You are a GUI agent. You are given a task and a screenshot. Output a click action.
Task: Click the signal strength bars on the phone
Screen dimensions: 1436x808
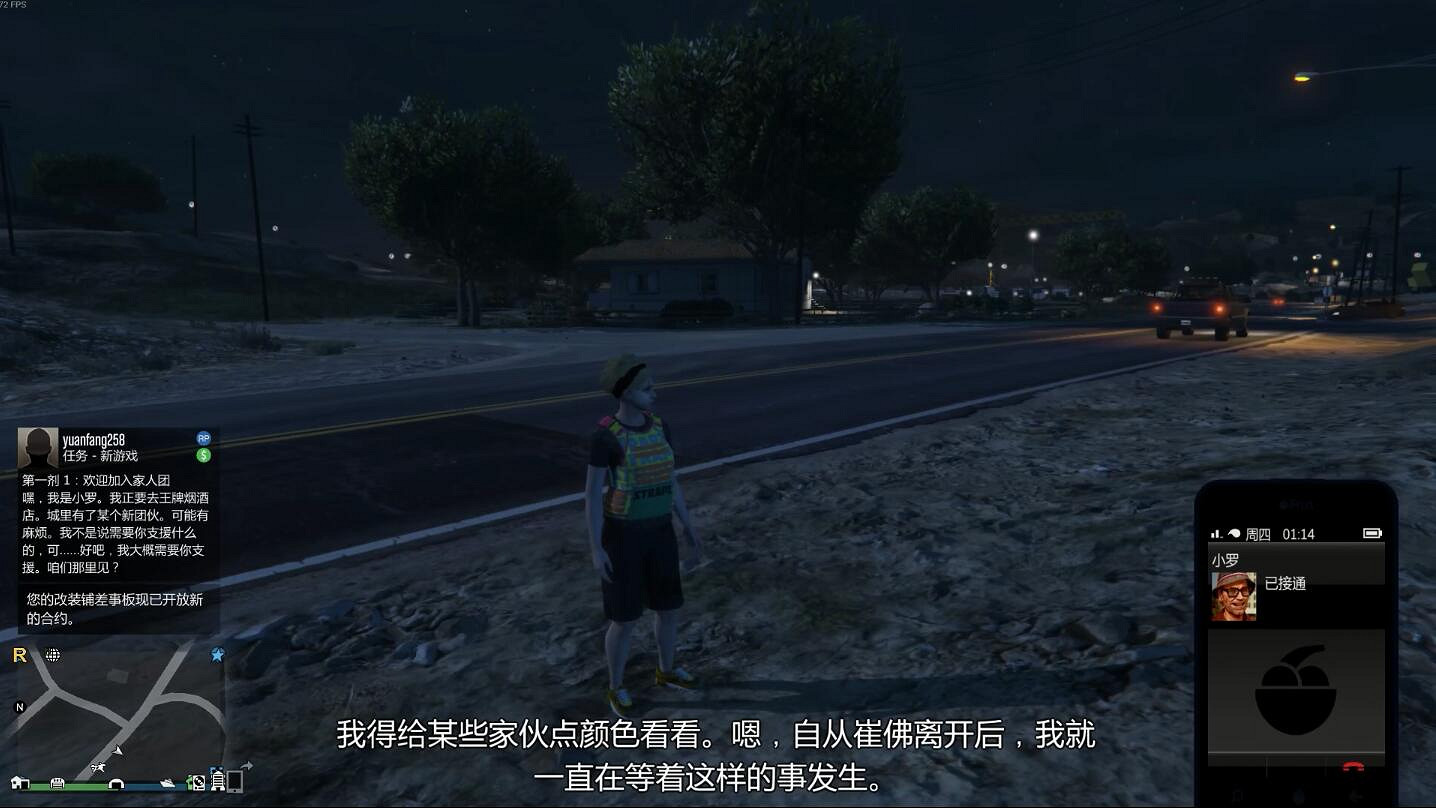pos(1215,533)
